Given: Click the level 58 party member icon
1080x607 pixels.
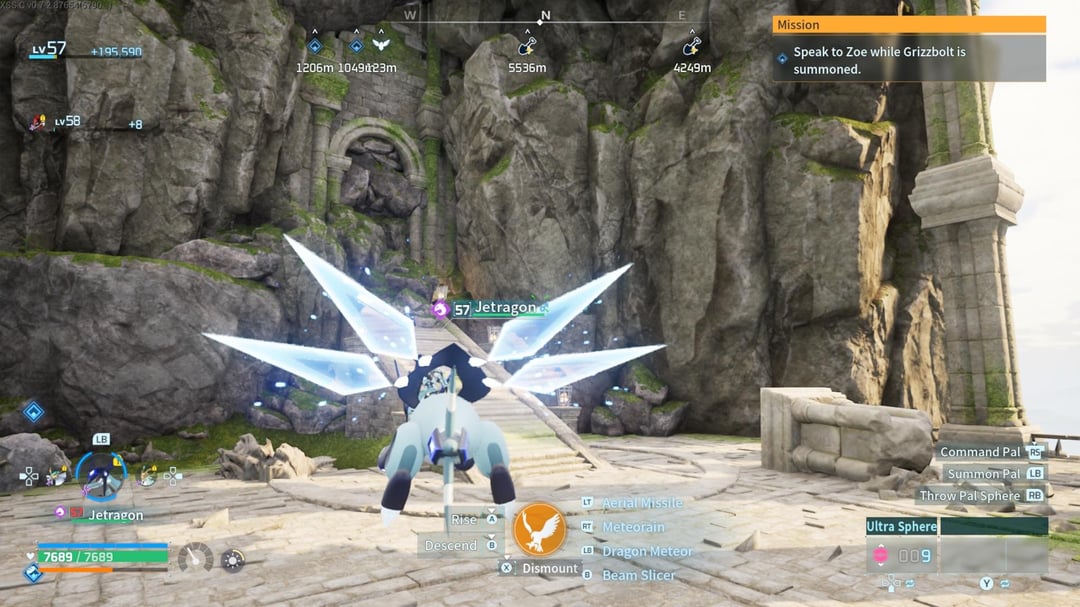Looking at the screenshot, I should 40,122.
